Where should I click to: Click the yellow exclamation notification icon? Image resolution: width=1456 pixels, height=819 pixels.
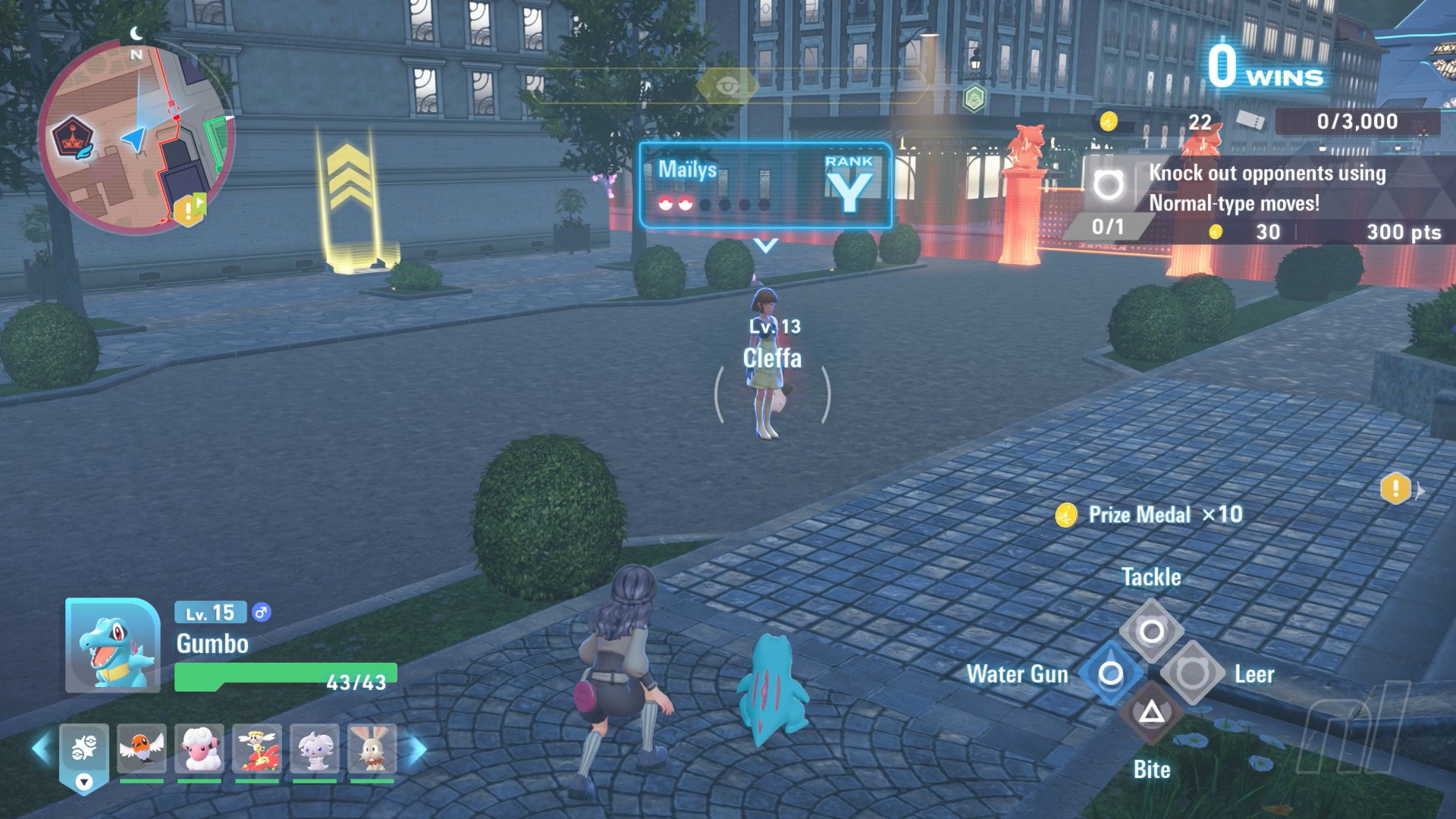(x=1396, y=489)
